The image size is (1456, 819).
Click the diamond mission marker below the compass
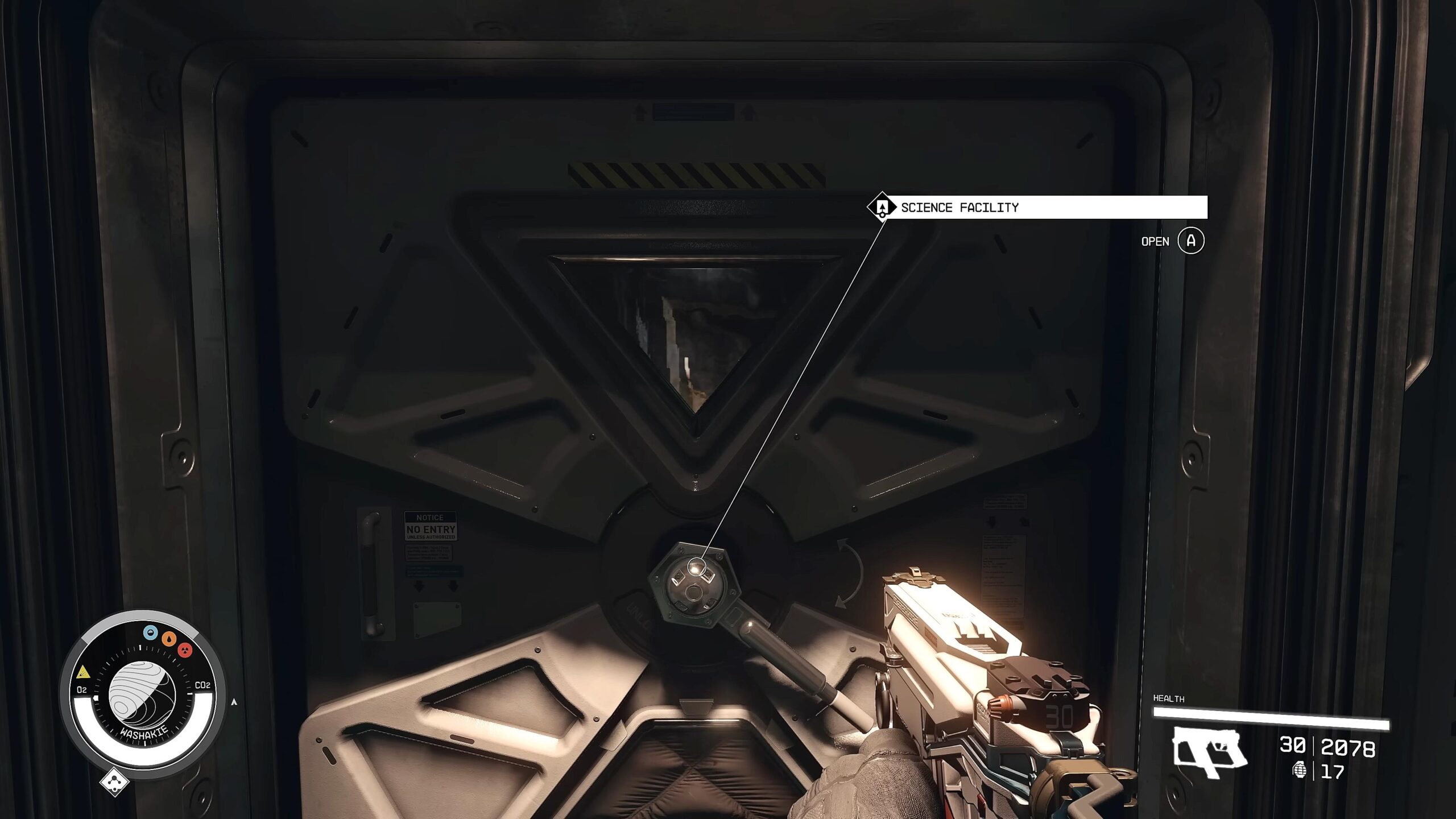click(114, 782)
